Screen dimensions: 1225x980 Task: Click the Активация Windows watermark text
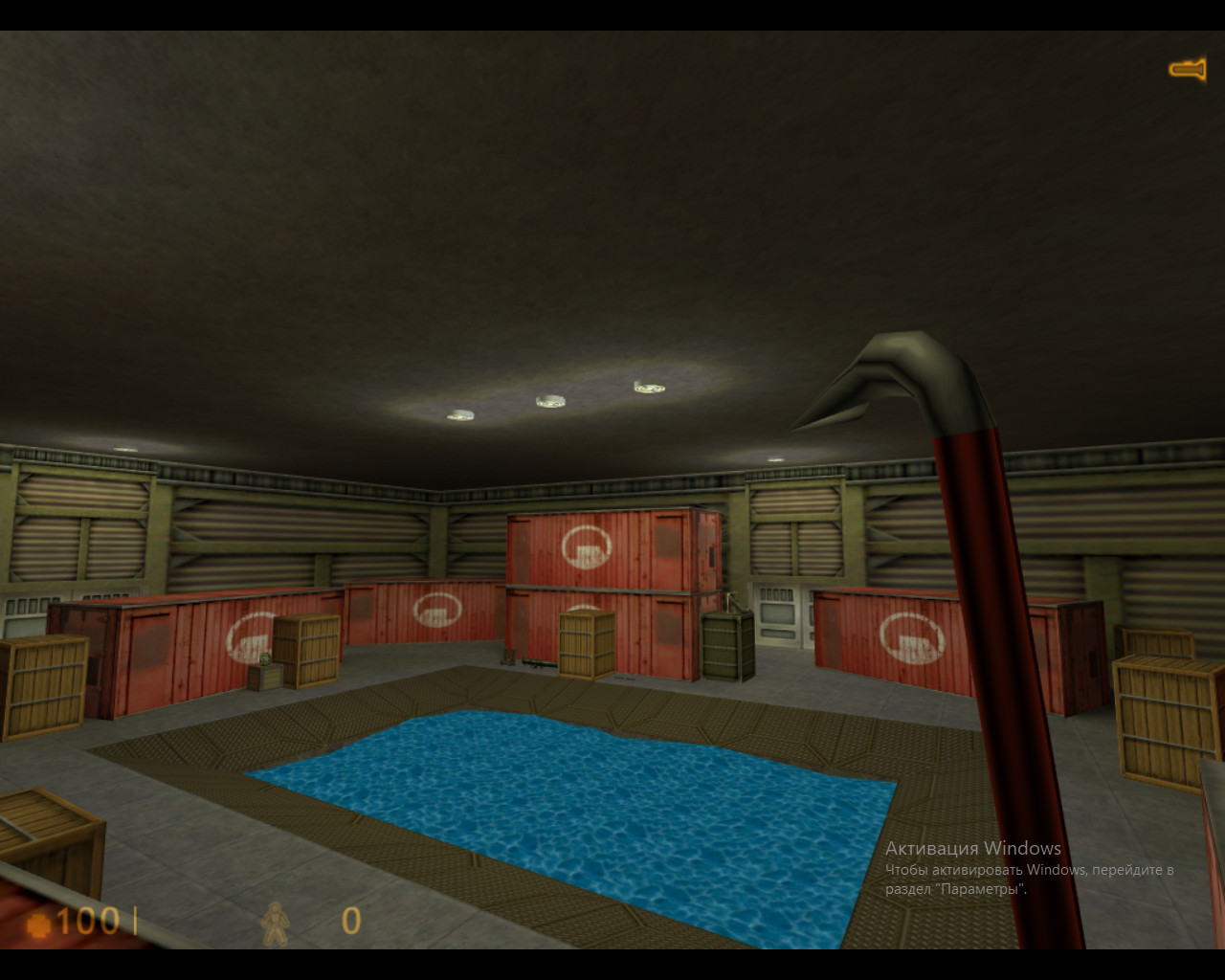(972, 848)
